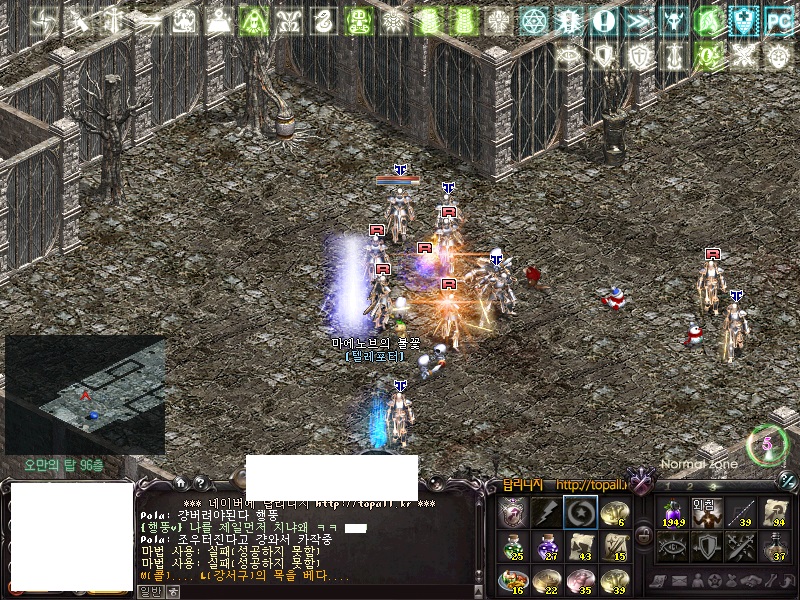Use the purple potion stack of 27
800x600 pixels.
(x=546, y=546)
